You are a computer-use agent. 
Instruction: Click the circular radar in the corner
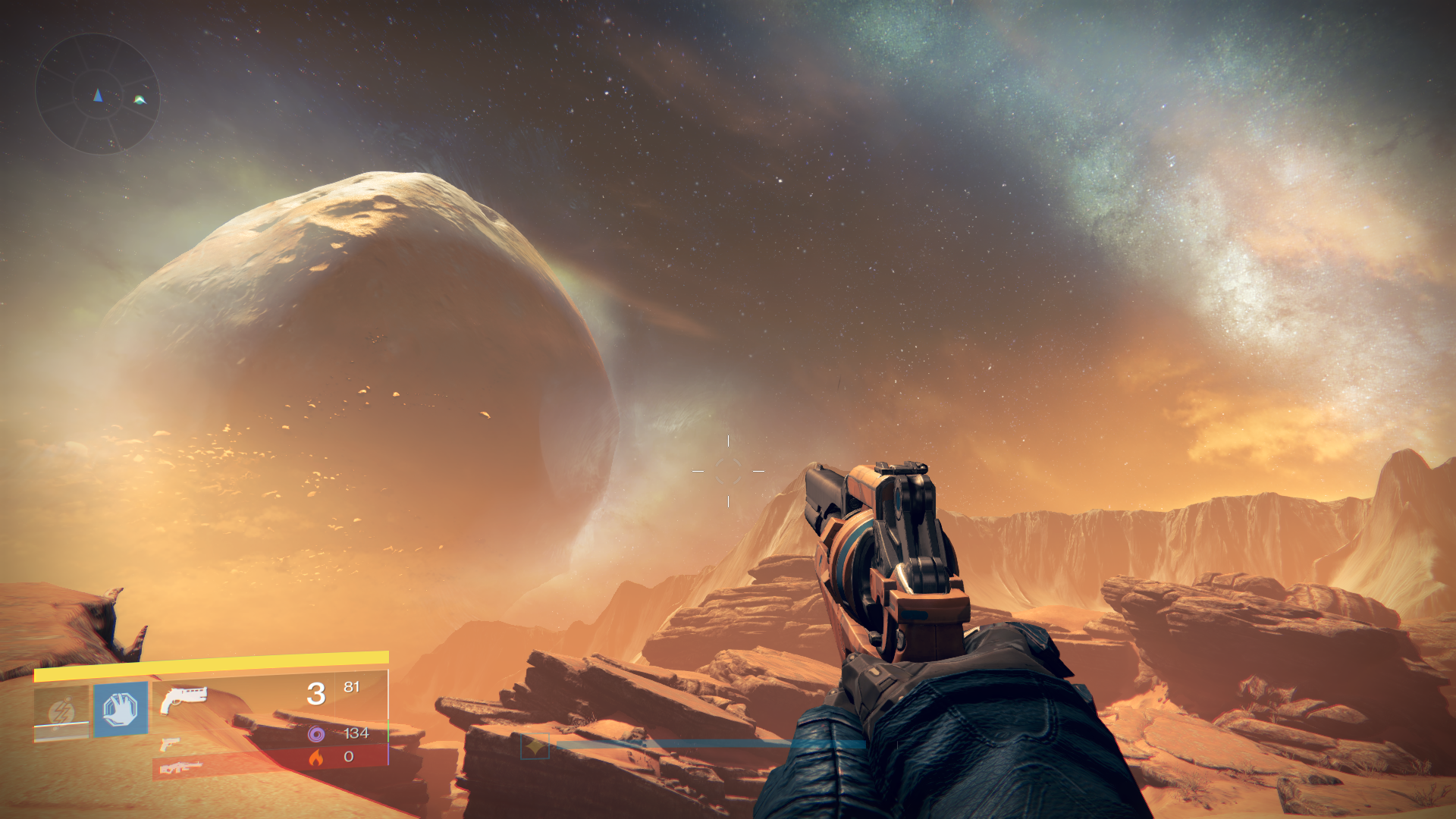(x=98, y=94)
